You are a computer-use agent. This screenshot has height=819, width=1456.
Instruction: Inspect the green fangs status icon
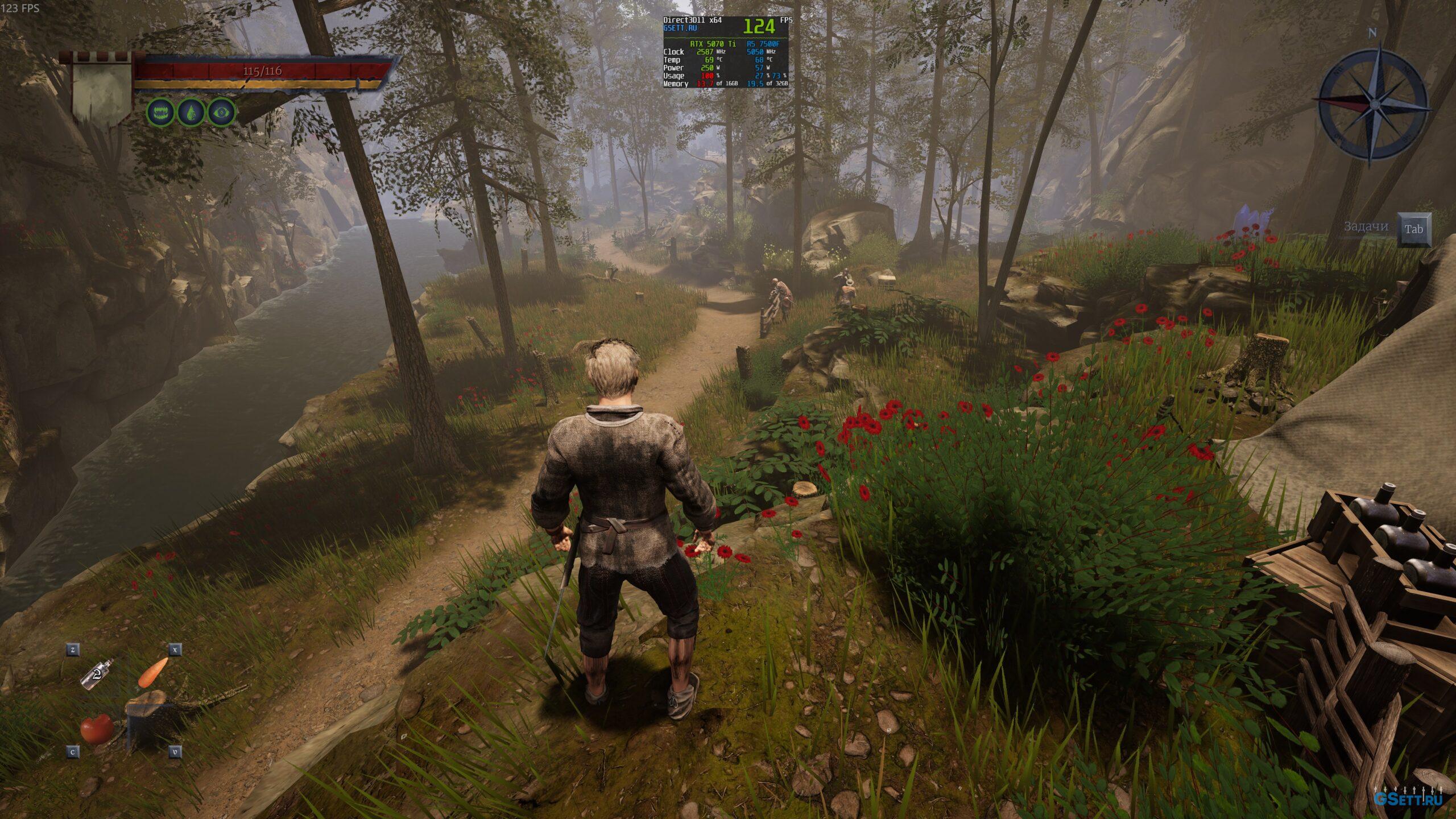pos(161,113)
